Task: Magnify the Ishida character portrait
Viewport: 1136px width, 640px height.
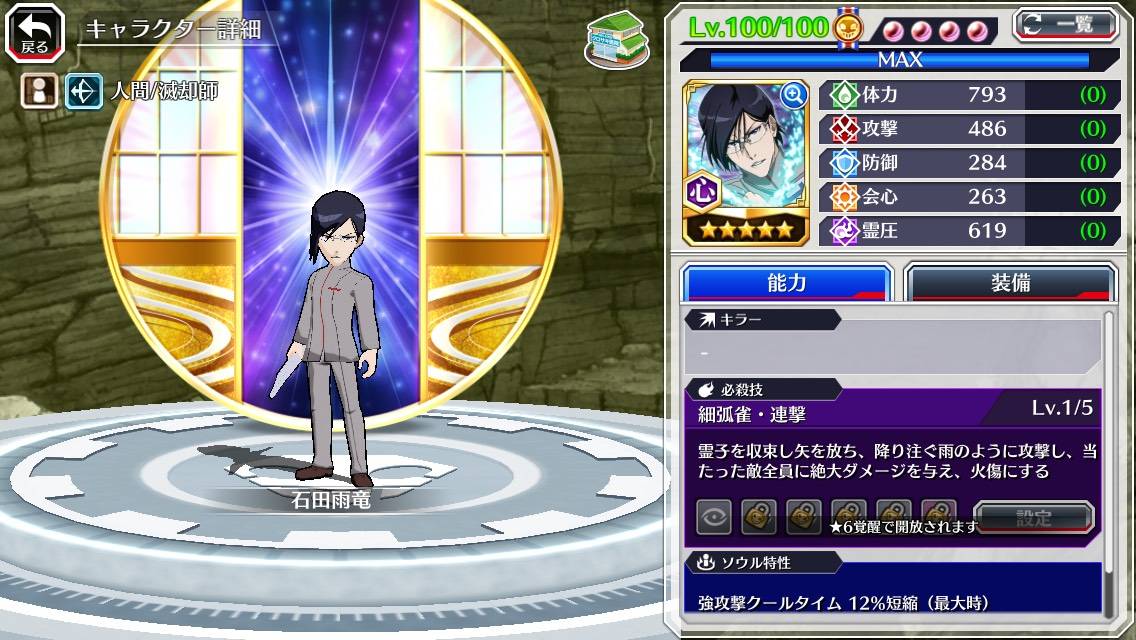Action: click(x=794, y=95)
